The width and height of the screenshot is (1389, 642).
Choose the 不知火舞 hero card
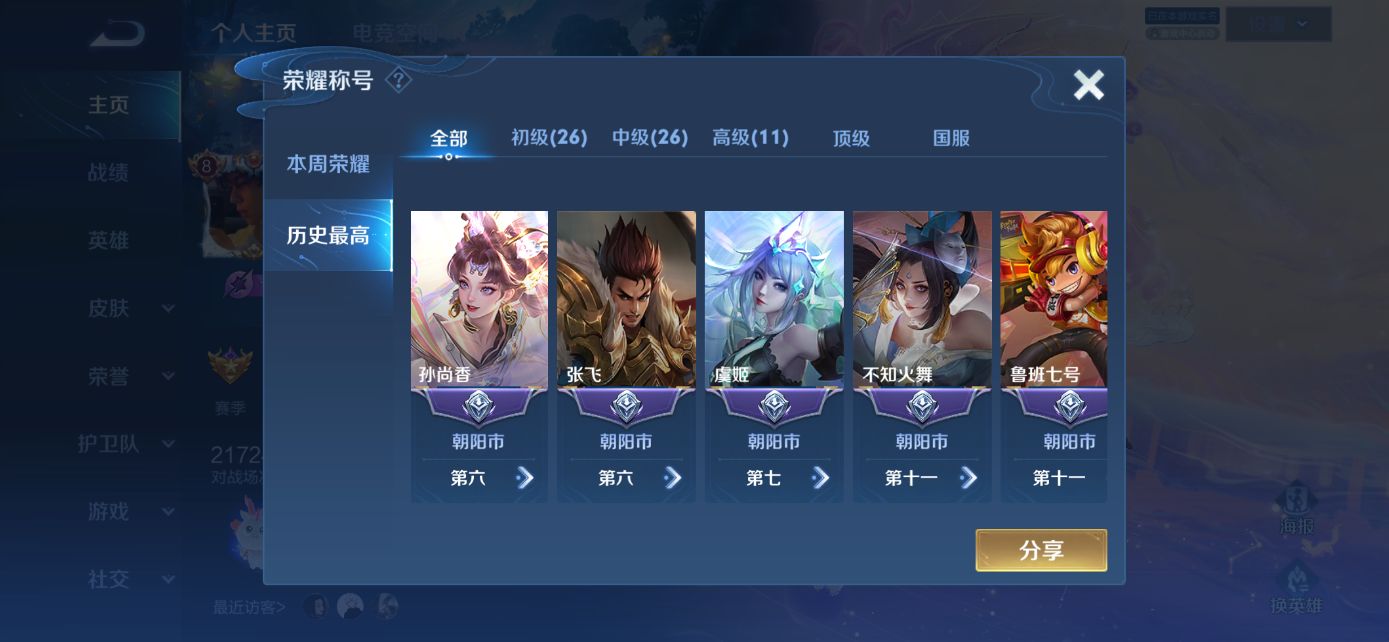click(x=922, y=300)
